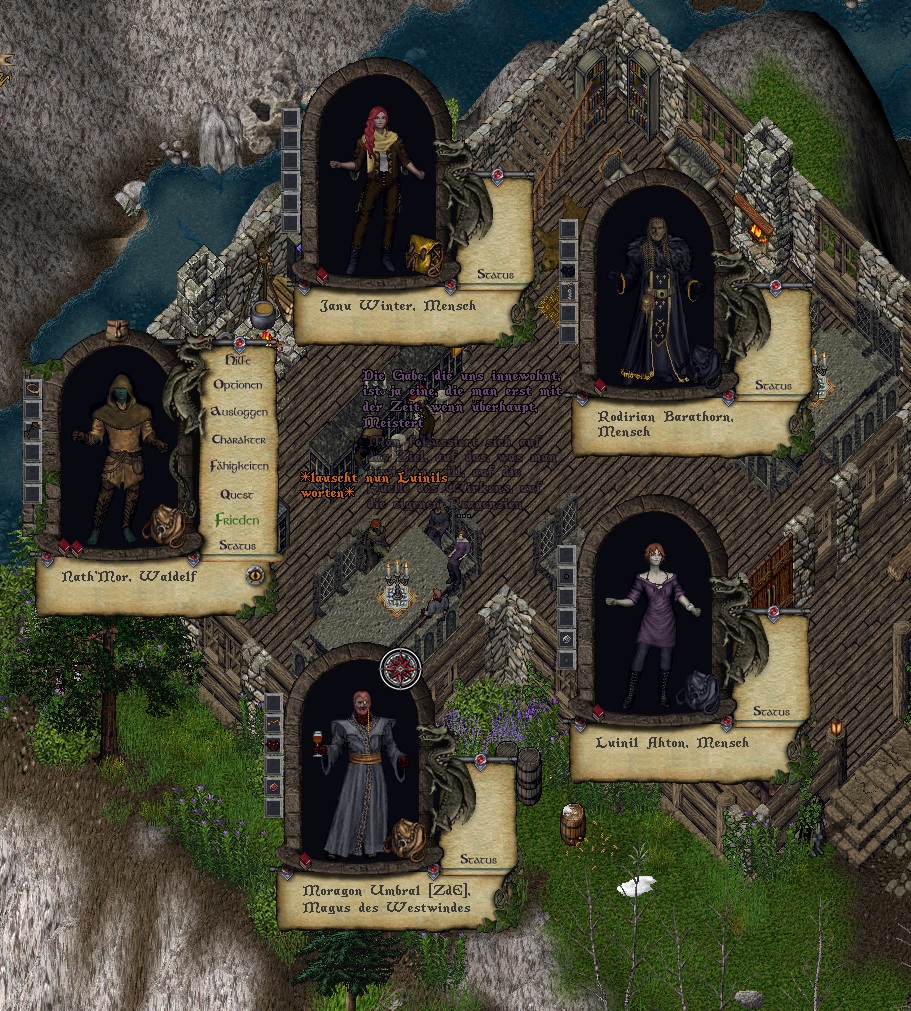The height and width of the screenshot is (1011, 911).
Task: Show Status on Moragon Umbral's paperdoll
Action: [x=478, y=859]
